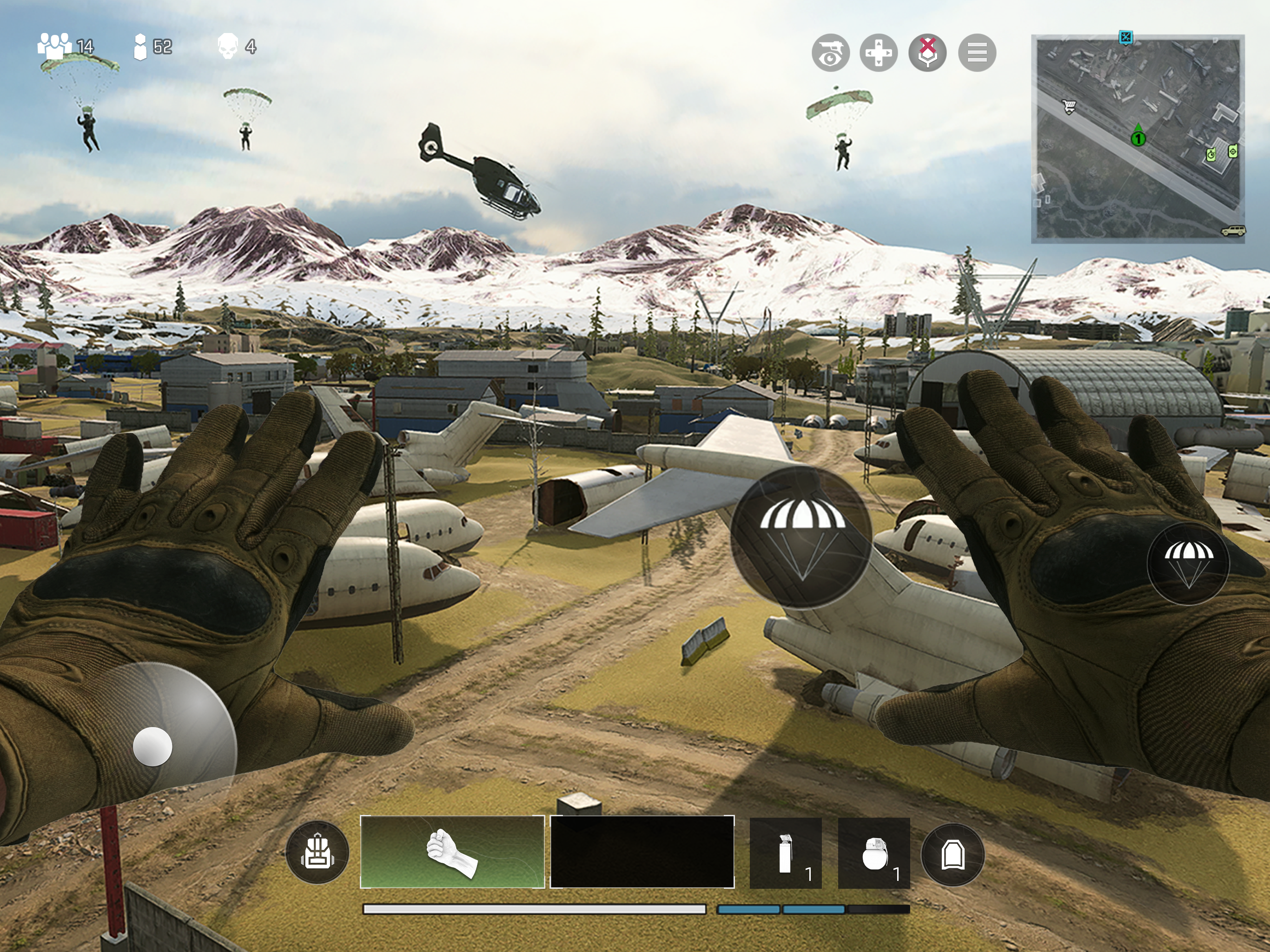Select the fists weapon slot
The image size is (1270, 952).
[x=452, y=852]
